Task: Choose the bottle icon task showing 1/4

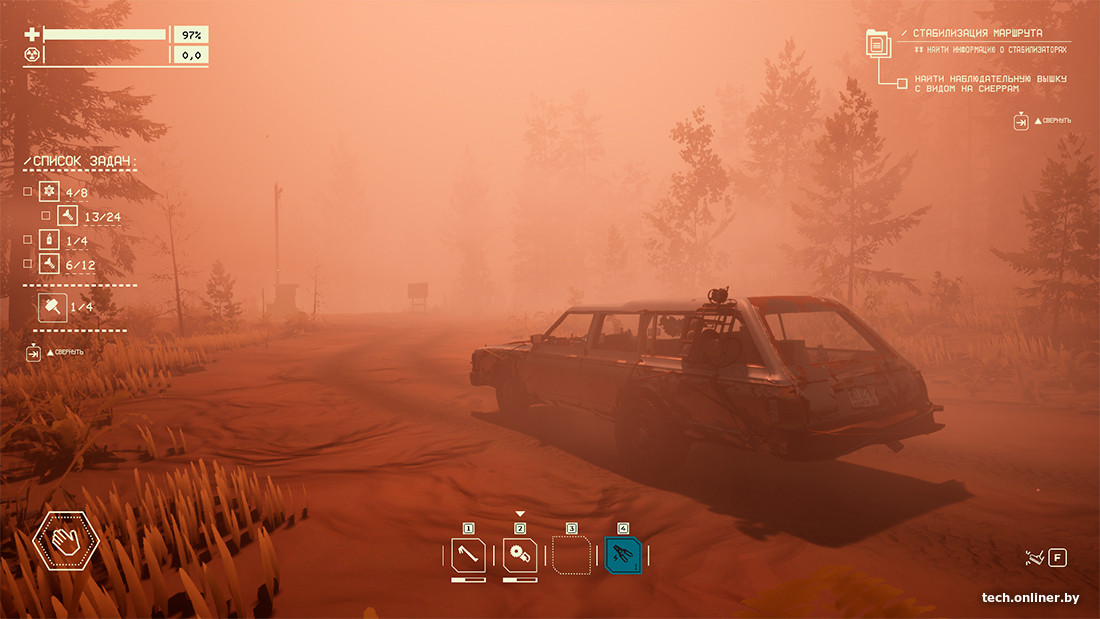Action: coord(49,240)
